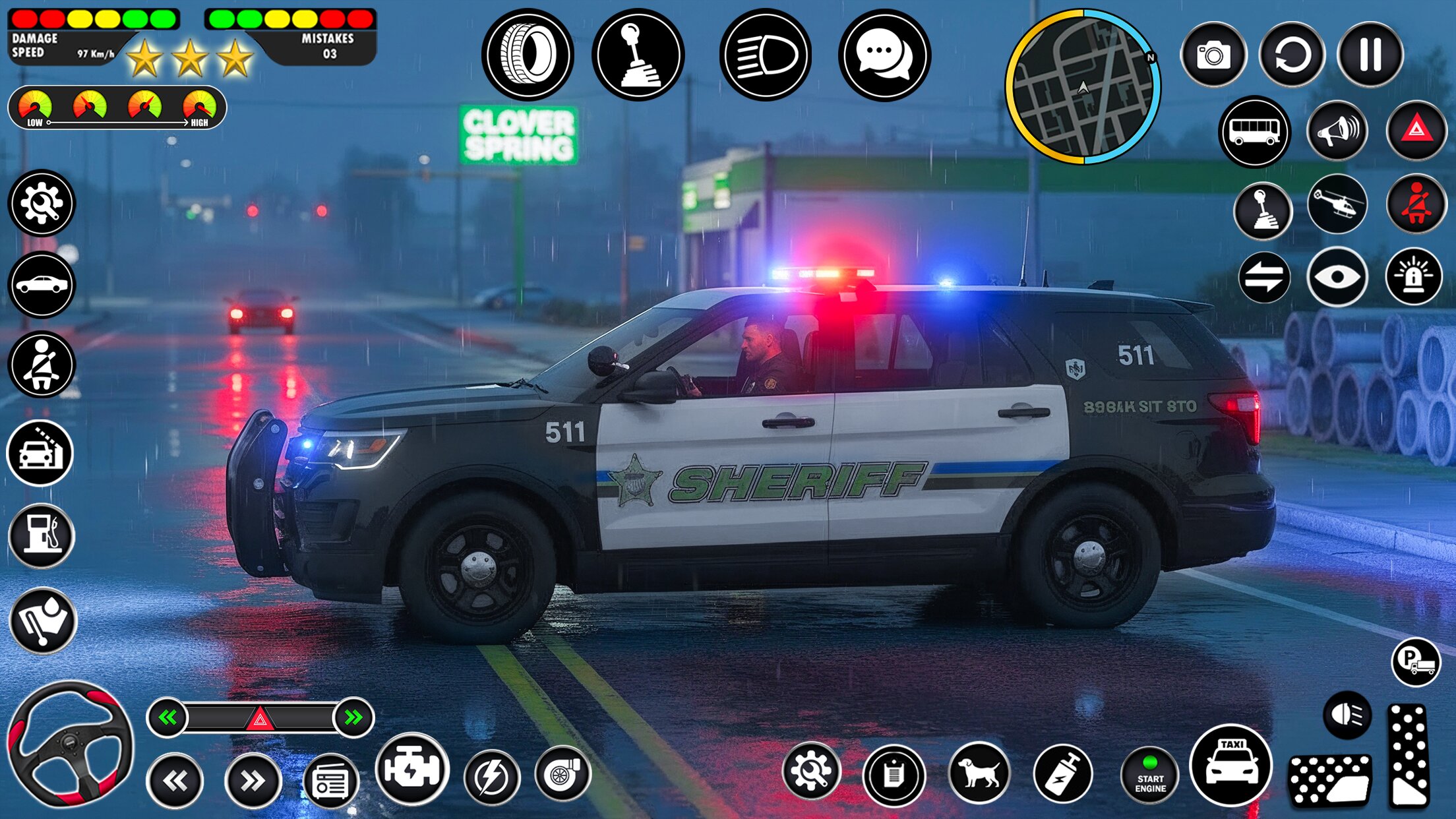This screenshot has width=1456, height=819.
Task: Take a screenshot with the camera button
Action: tap(1213, 54)
